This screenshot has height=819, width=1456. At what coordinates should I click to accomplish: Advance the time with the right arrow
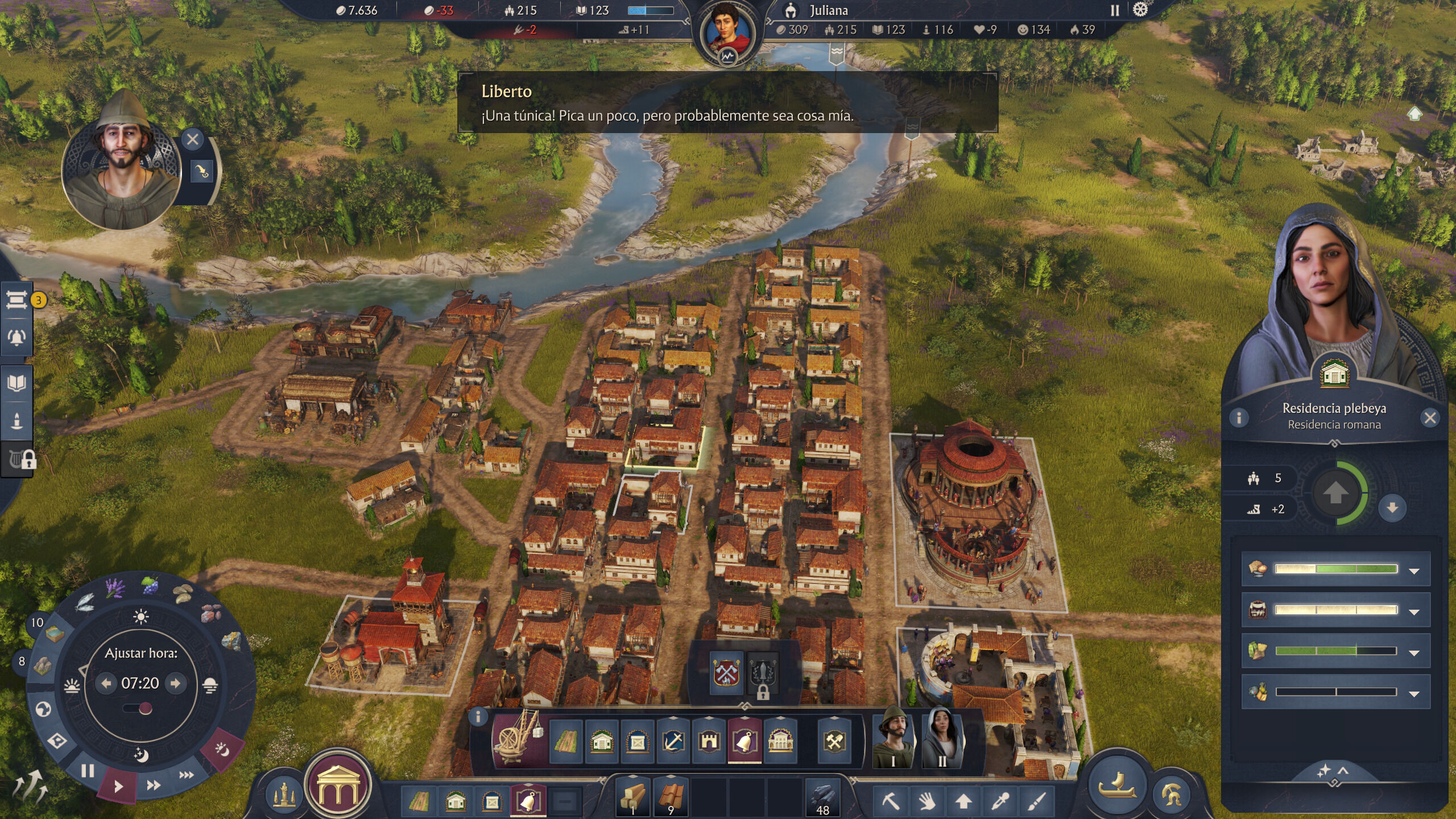pos(176,683)
